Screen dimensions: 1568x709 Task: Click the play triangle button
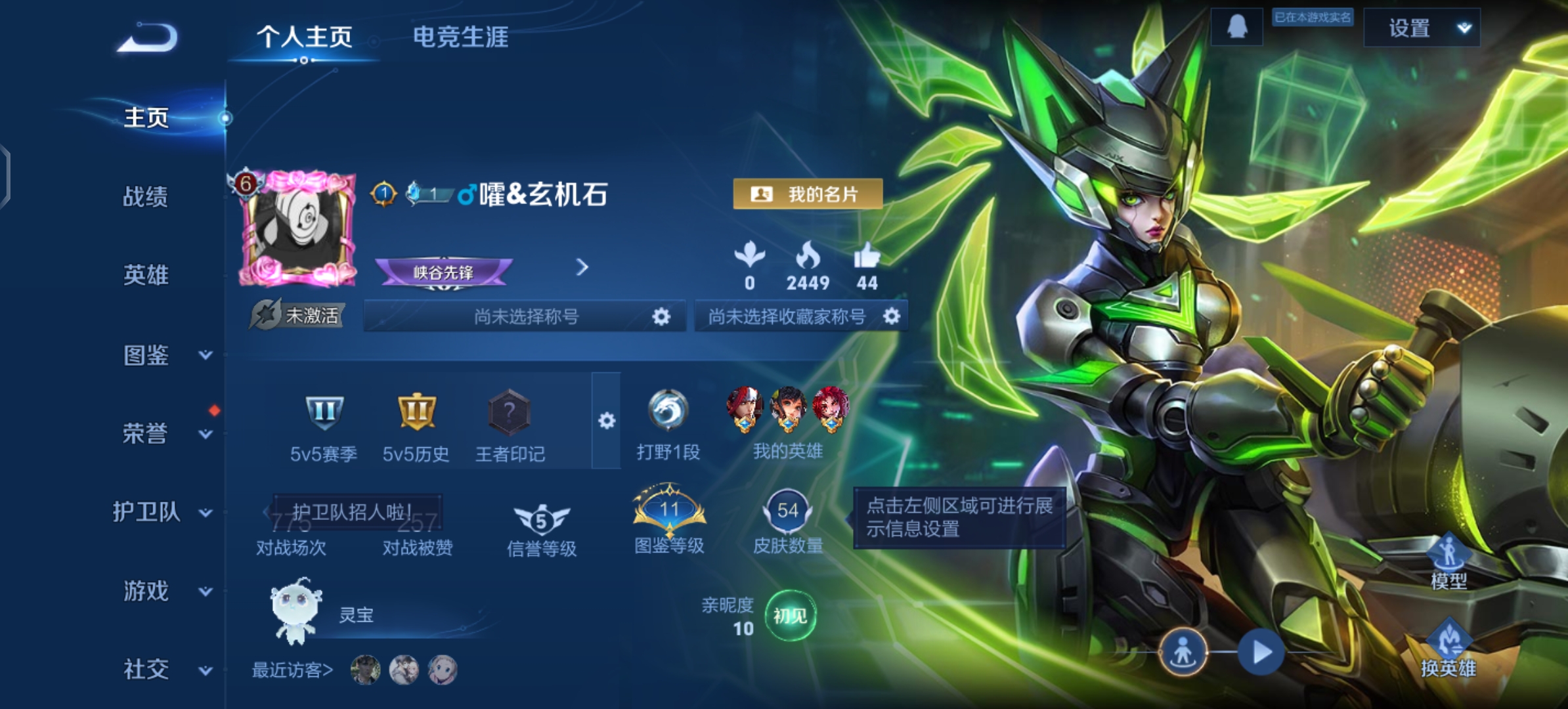point(1261,653)
